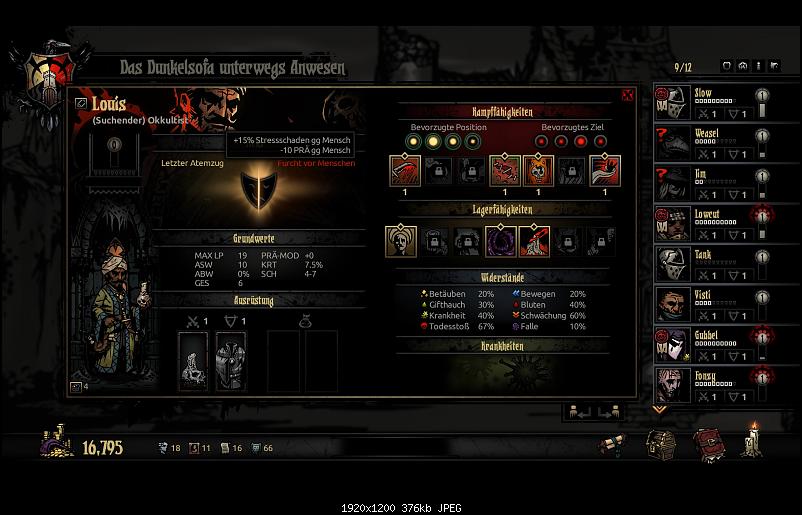Viewport: 802px width, 515px height.
Task: Select the skull combat skill icon
Action: (x=539, y=170)
